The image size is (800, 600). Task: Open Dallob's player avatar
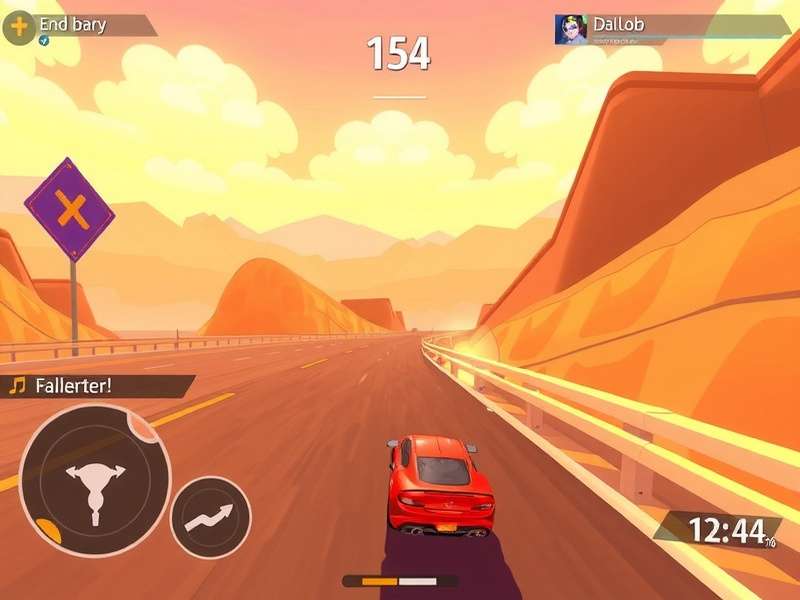tap(571, 29)
